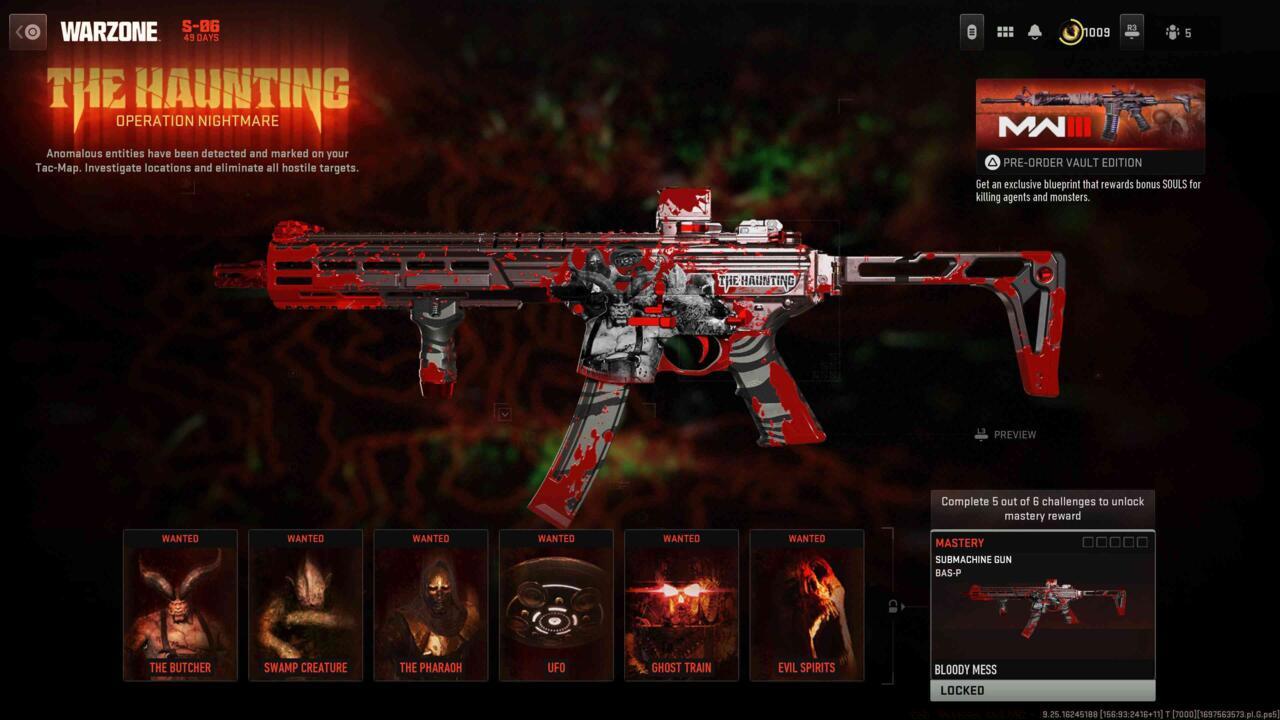Screen dimensions: 1280x720
Task: Click the lock icon beside the mastery panel
Action: pos(893,605)
